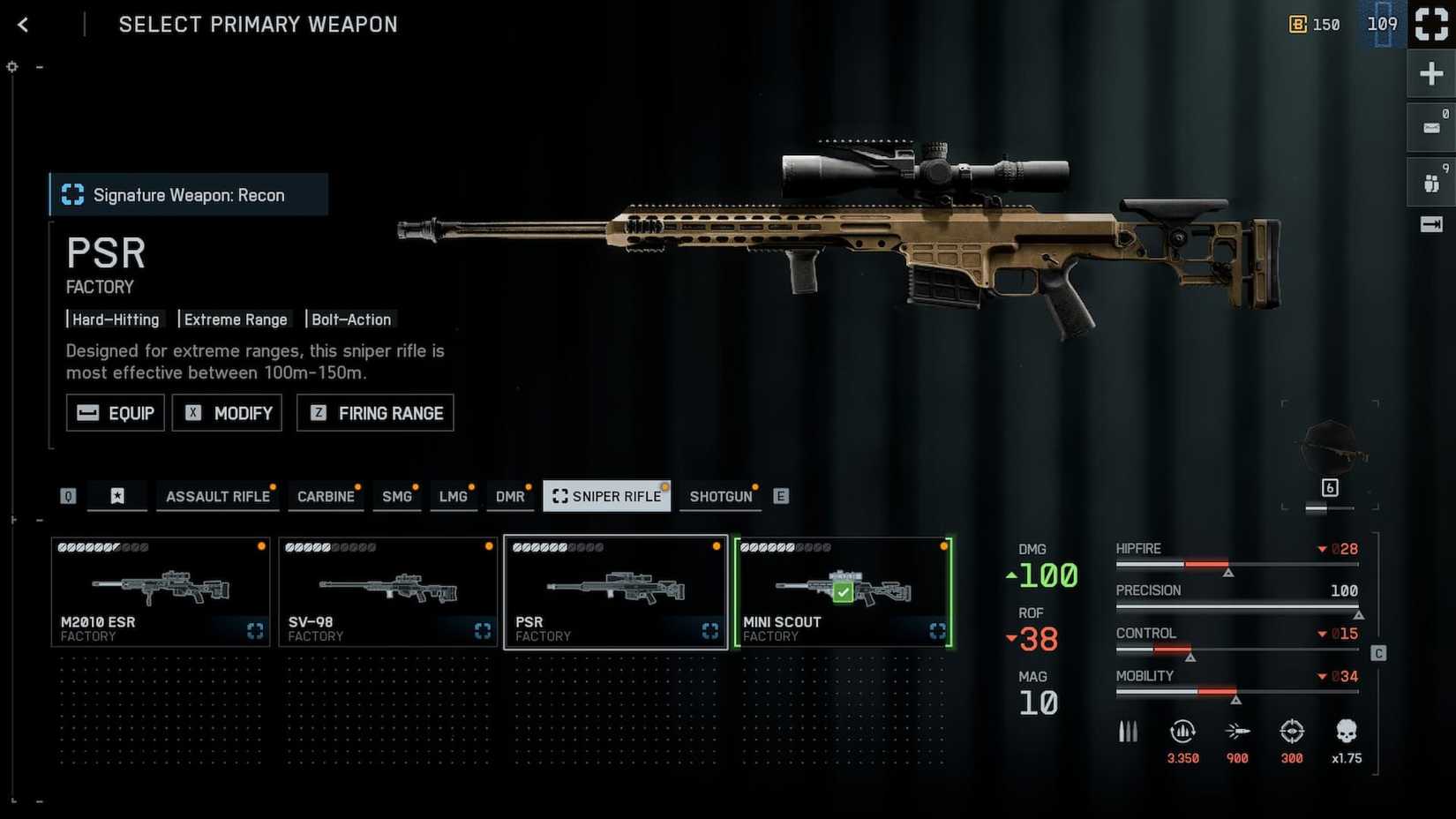Select the muzzle velocity bullet icon showing 900
The height and width of the screenshot is (819, 1456).
pyautogui.click(x=1237, y=732)
